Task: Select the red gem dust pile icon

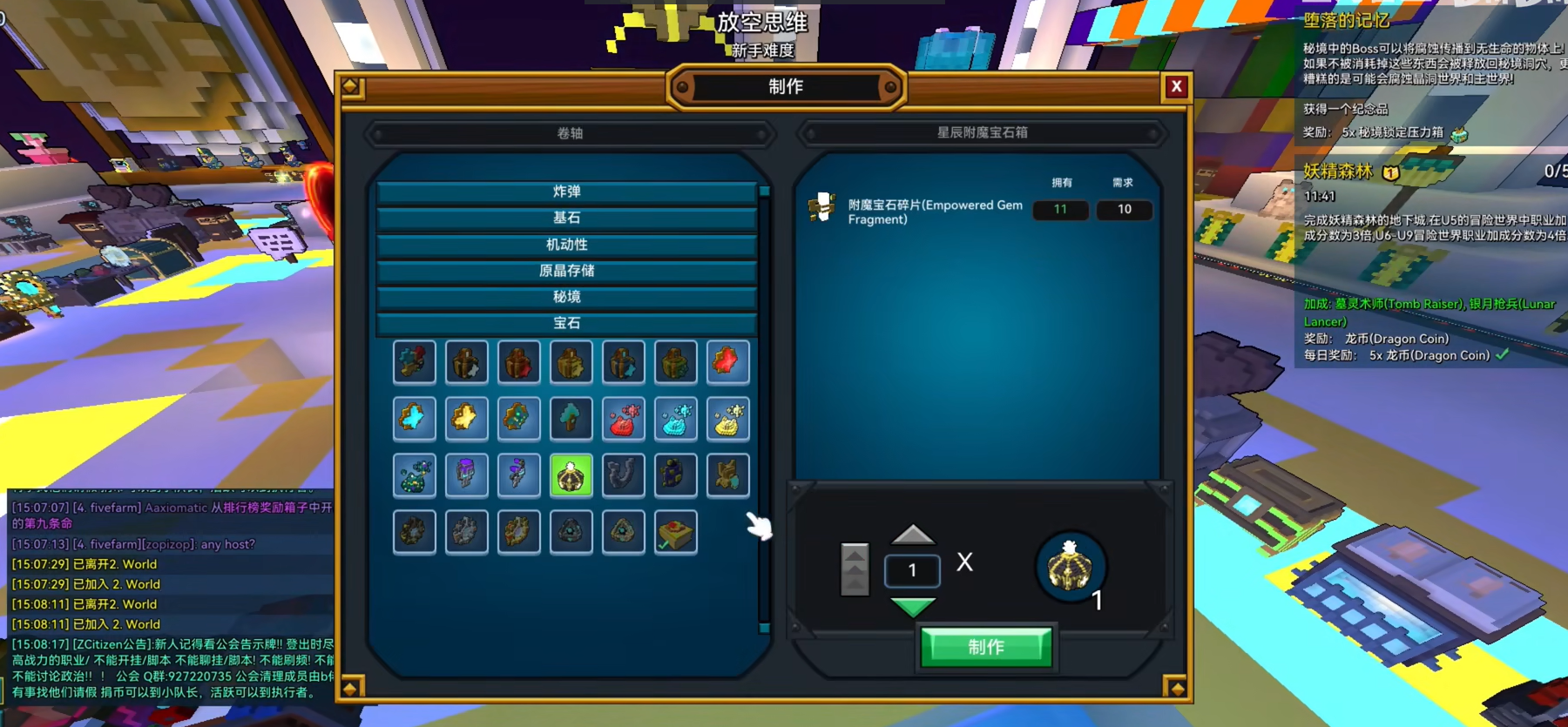Action: point(624,419)
